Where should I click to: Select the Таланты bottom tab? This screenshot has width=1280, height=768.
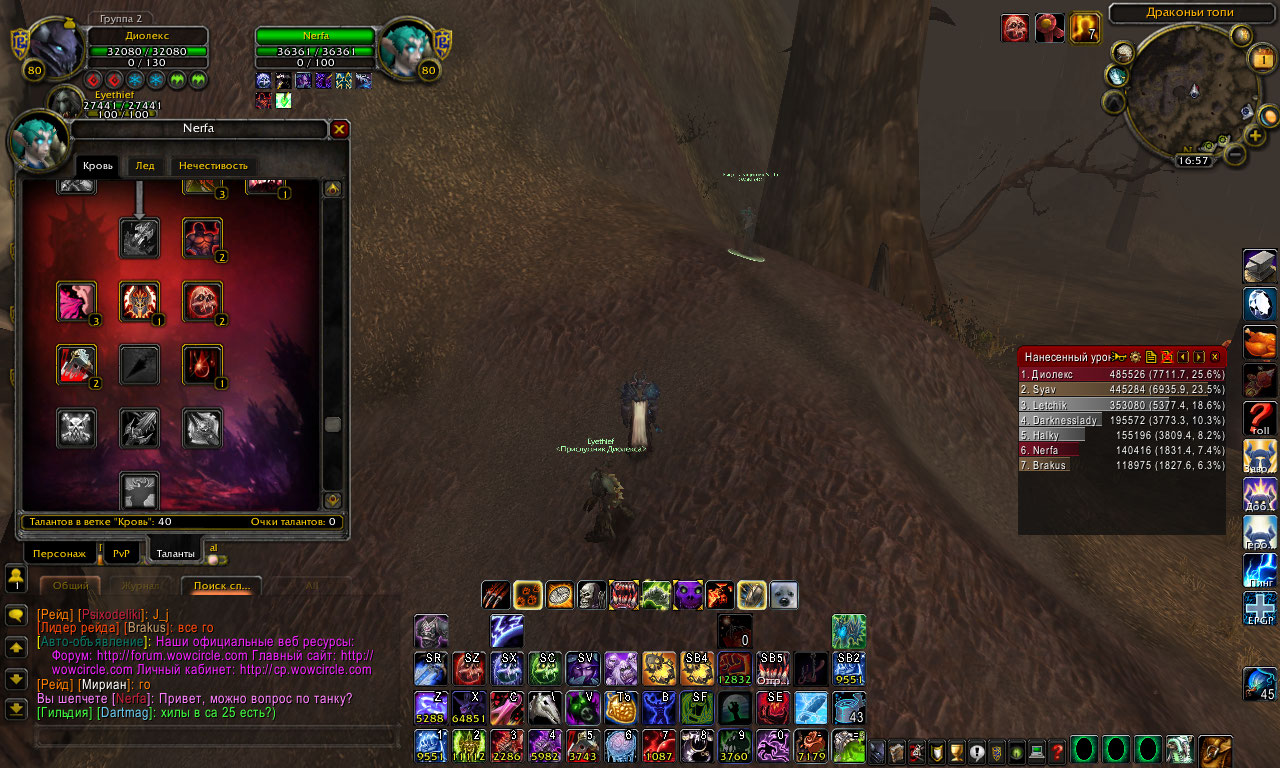[x=176, y=553]
